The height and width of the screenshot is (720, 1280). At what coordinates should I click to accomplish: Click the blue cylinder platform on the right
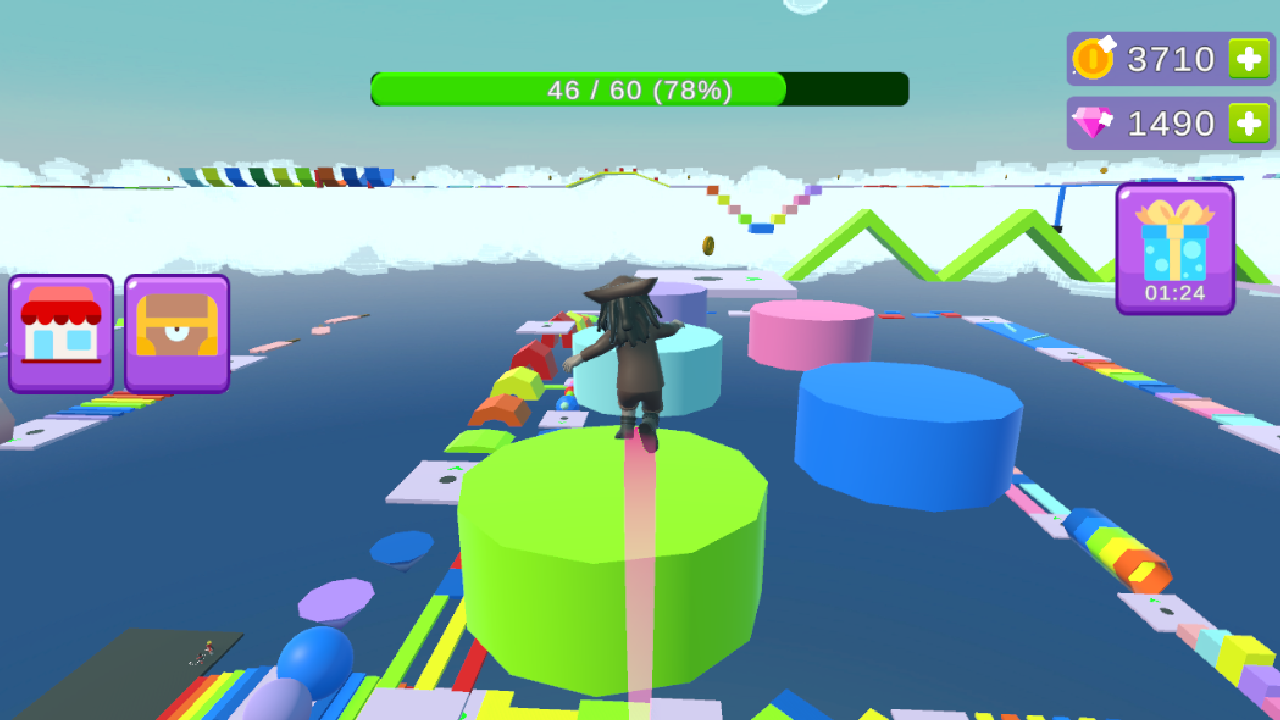(905, 440)
